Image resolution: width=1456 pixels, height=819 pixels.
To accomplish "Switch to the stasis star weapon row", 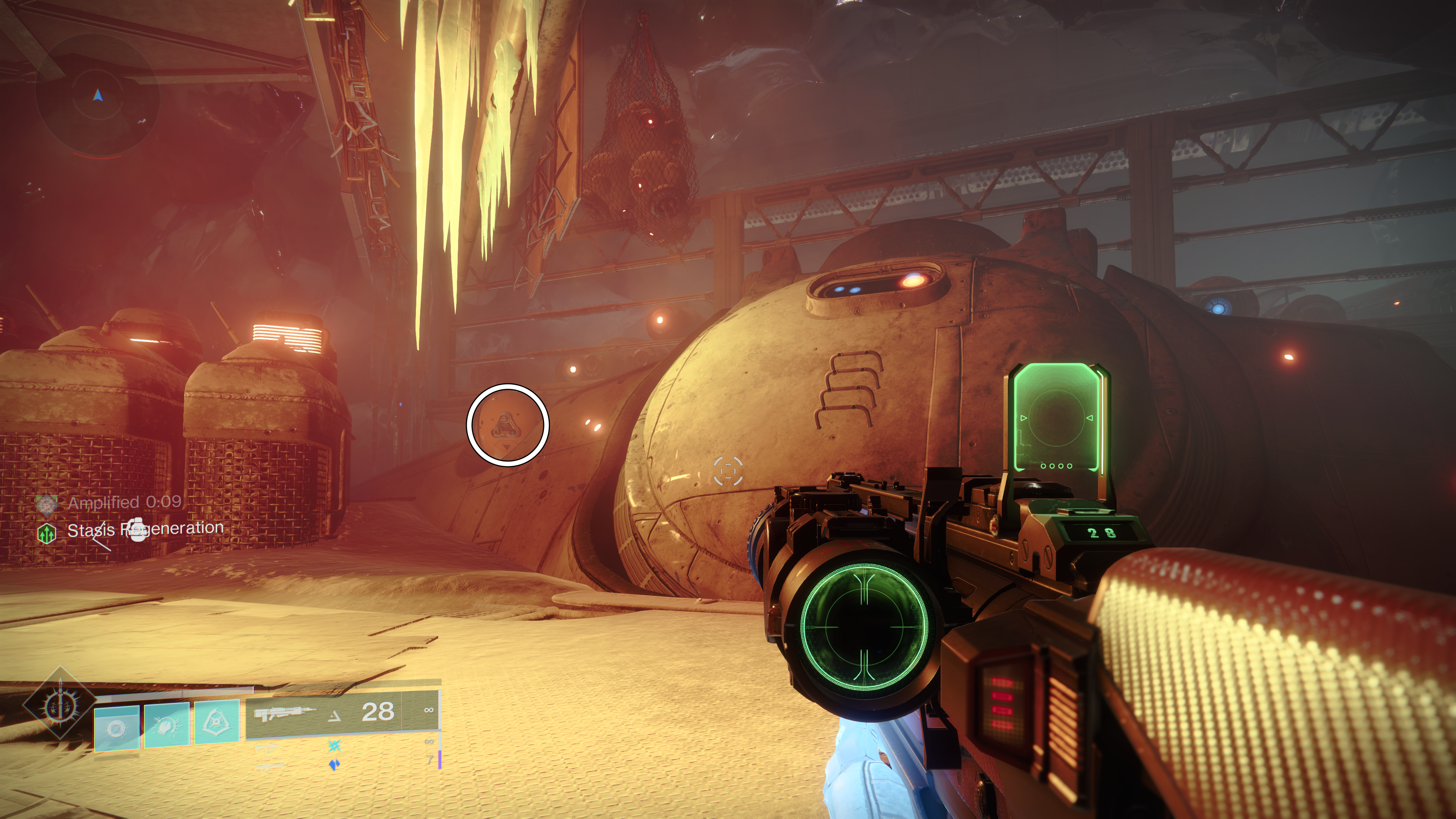I will coord(334,747).
